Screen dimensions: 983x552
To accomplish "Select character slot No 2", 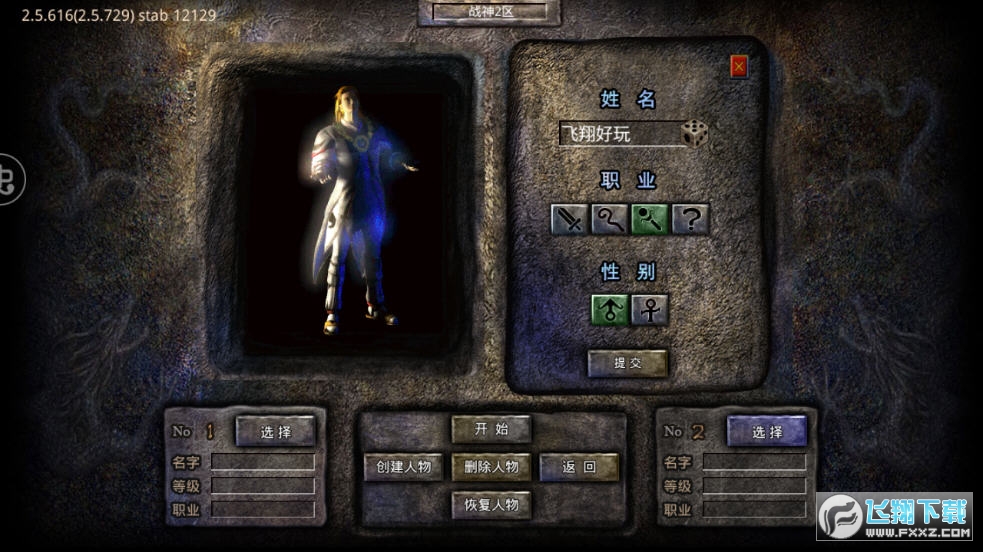I will (x=767, y=432).
